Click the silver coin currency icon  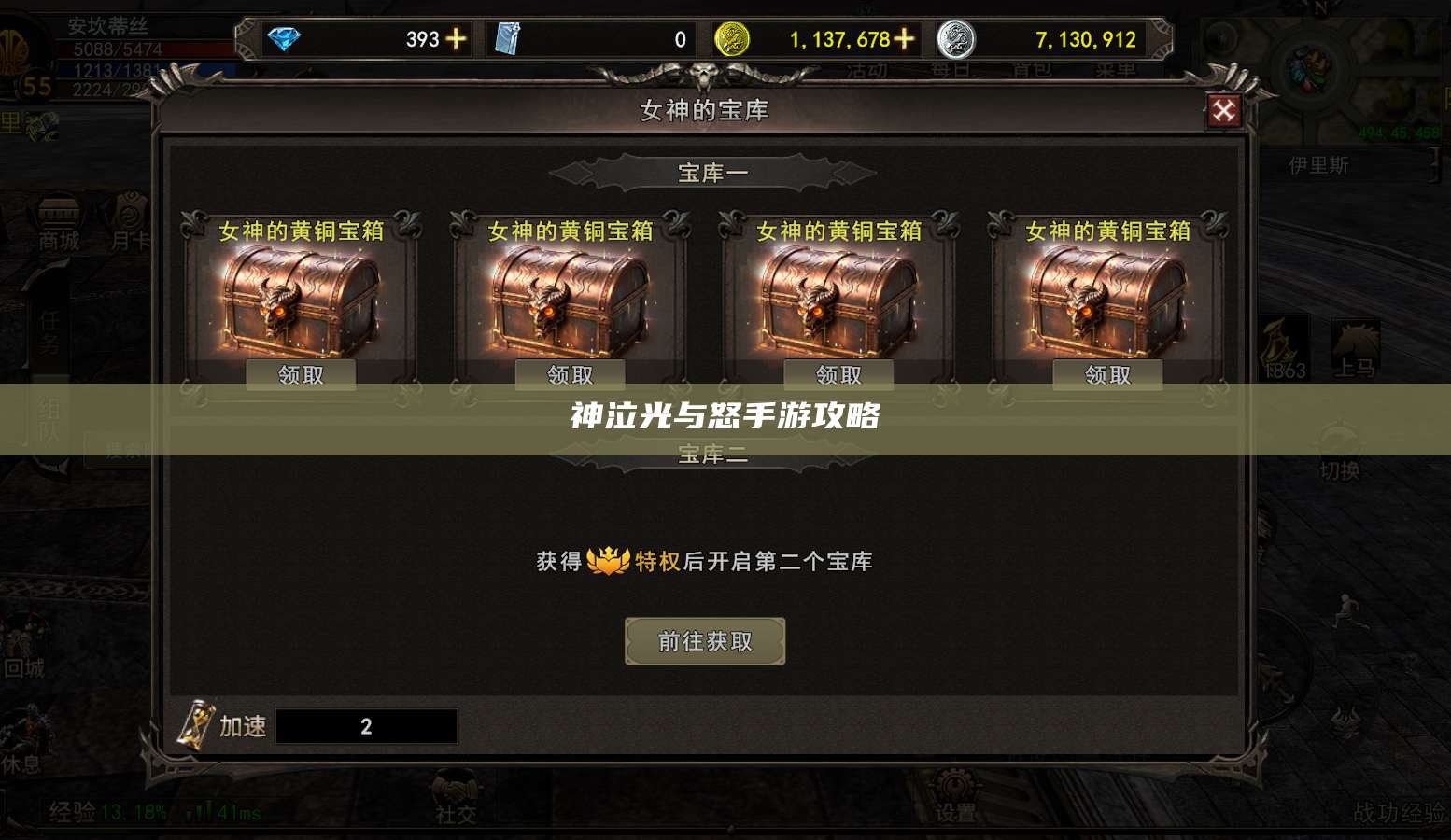point(954,39)
